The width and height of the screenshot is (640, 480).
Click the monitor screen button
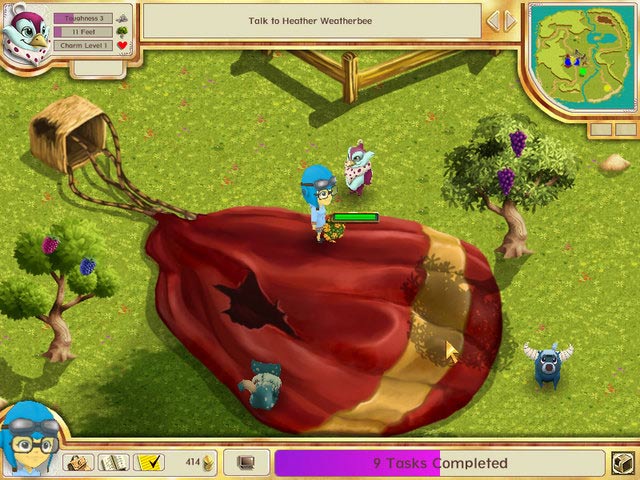pyautogui.click(x=246, y=463)
